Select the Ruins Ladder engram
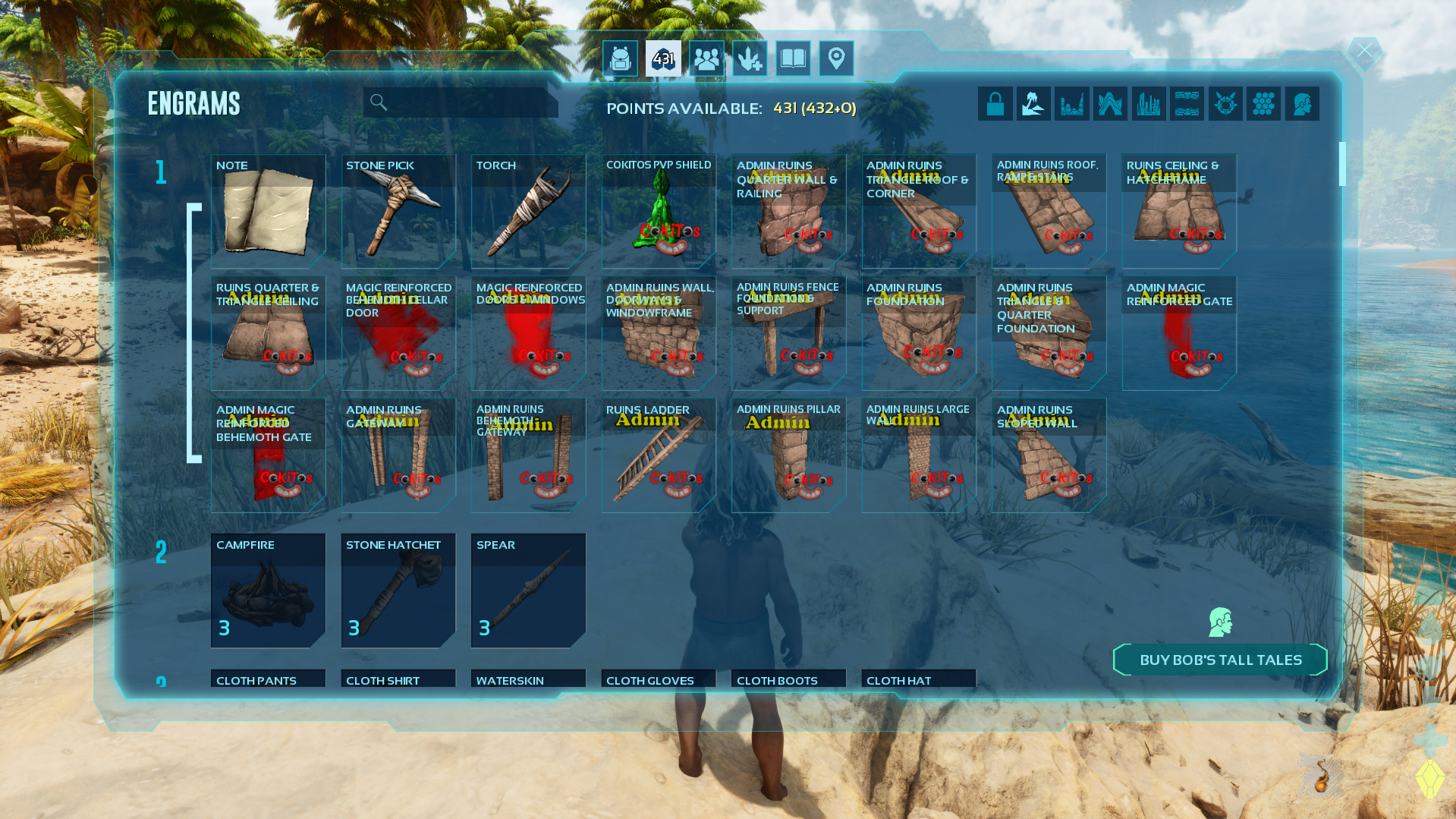Image resolution: width=1456 pixels, height=819 pixels. [x=659, y=455]
